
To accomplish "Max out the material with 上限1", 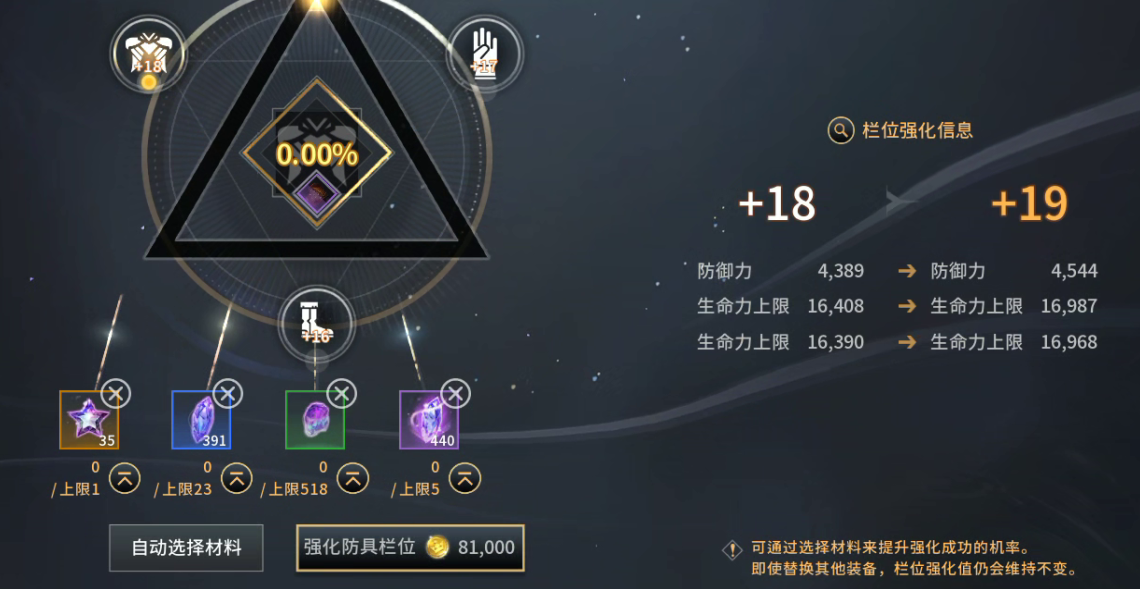I will pos(124,479).
